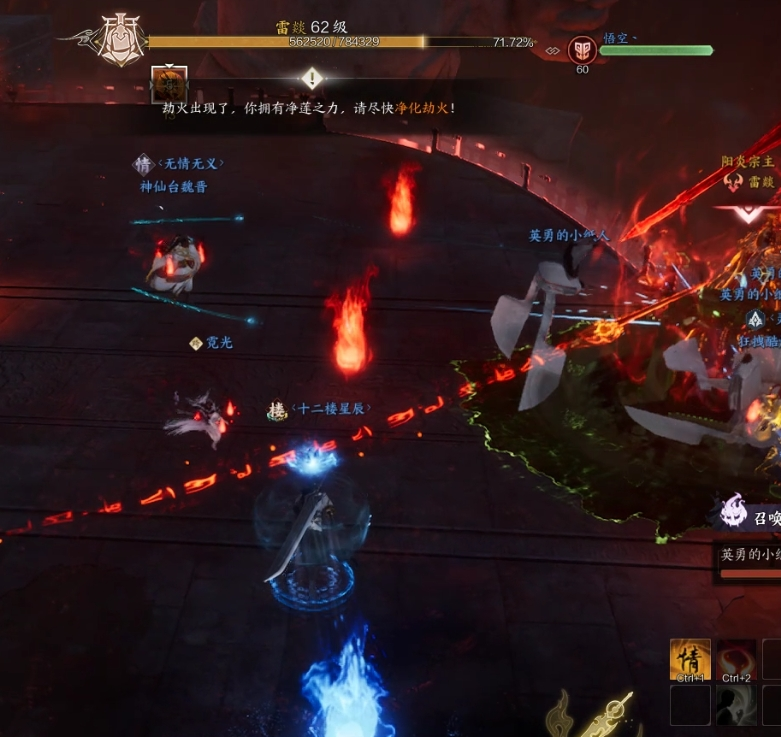Click the 悟空 target class icon
The width and height of the screenshot is (781, 737).
582,49
